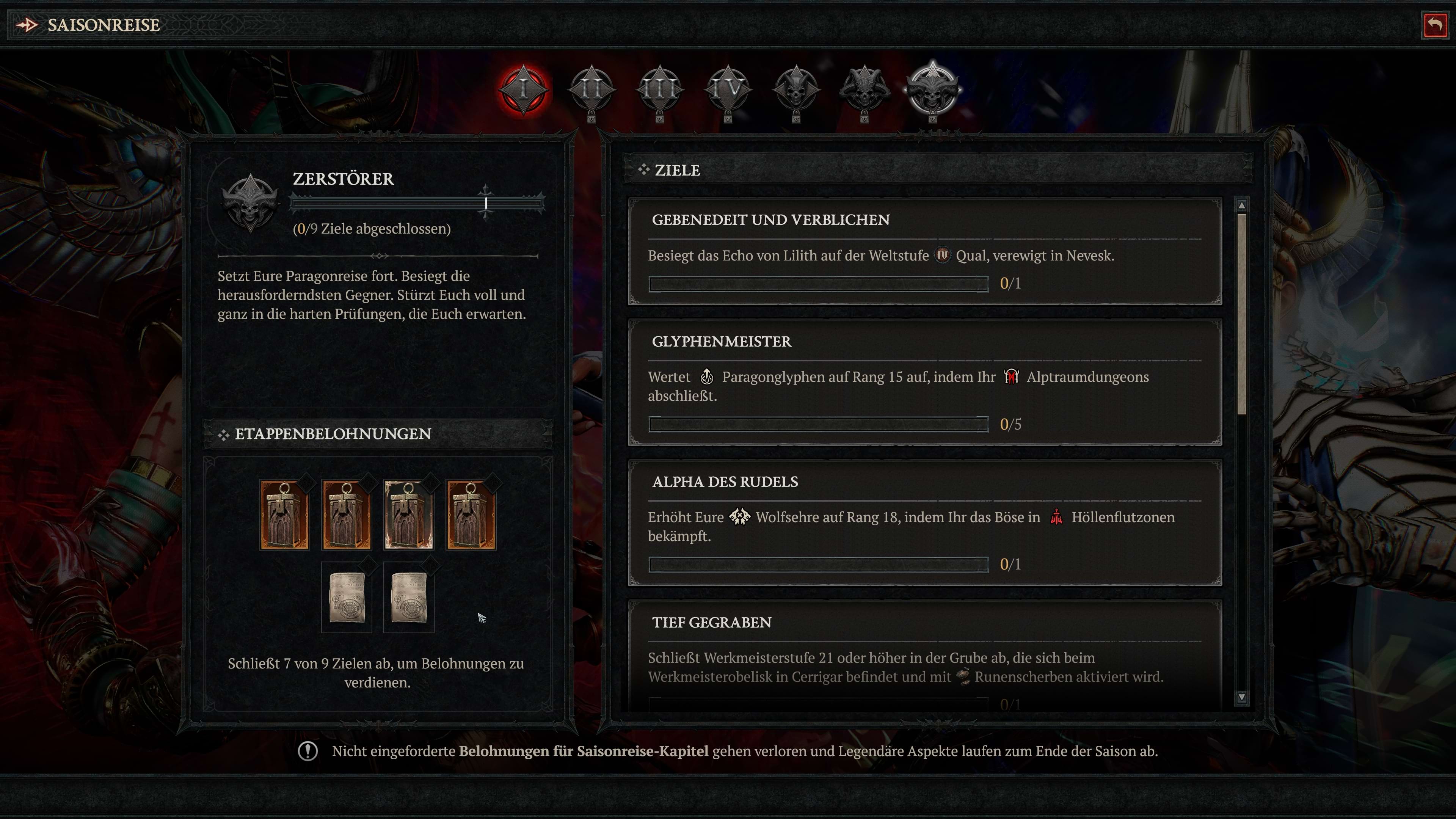Choose the Glyphenmeister objective entry

click(925, 382)
